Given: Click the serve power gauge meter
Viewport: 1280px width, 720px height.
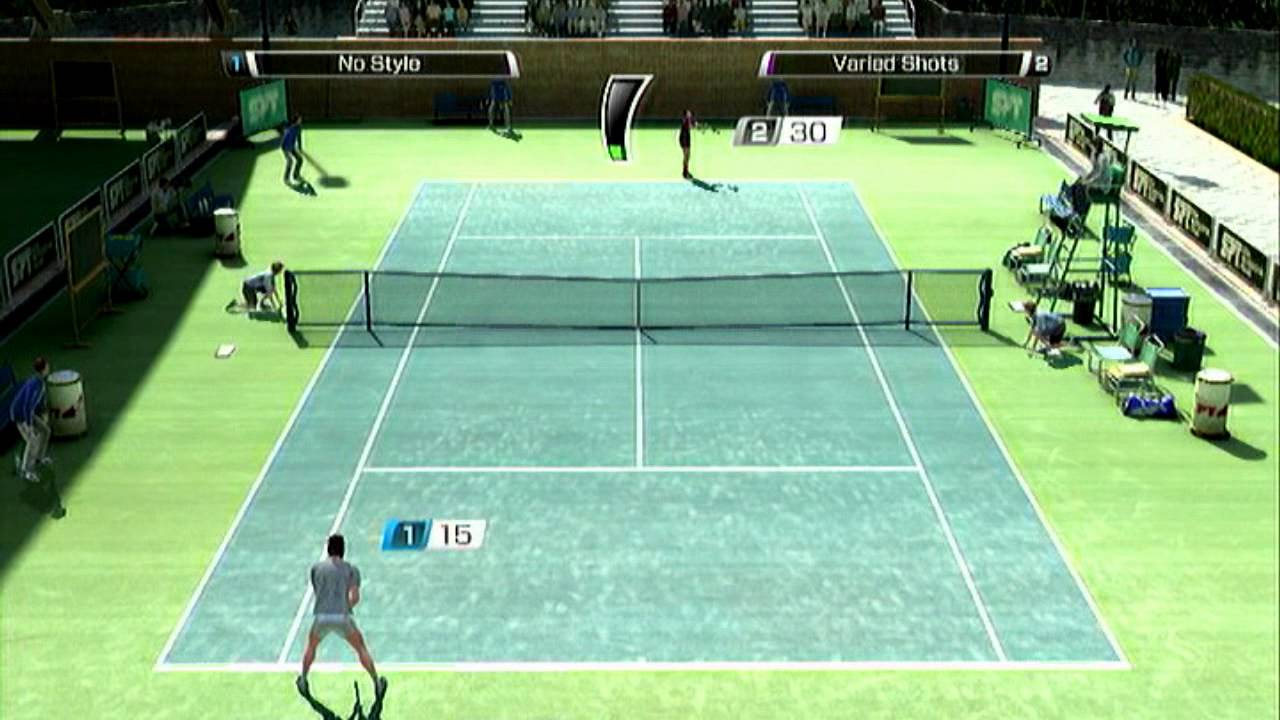Looking at the screenshot, I should (x=620, y=120).
